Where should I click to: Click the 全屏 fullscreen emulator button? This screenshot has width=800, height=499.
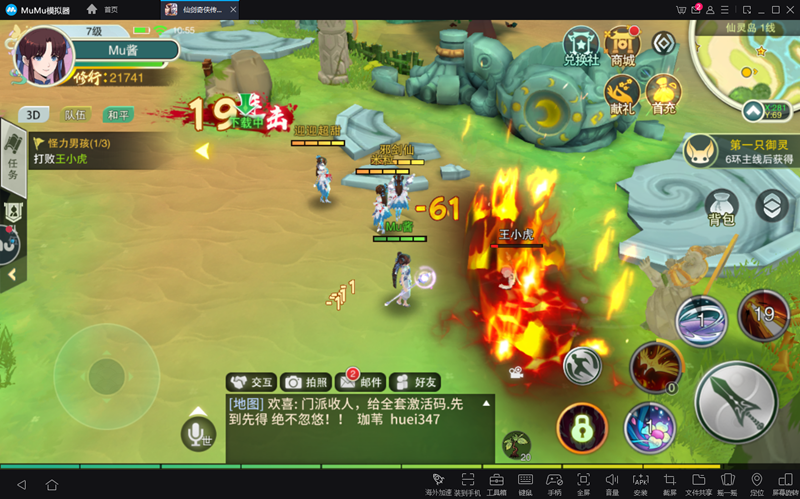pos(584,484)
